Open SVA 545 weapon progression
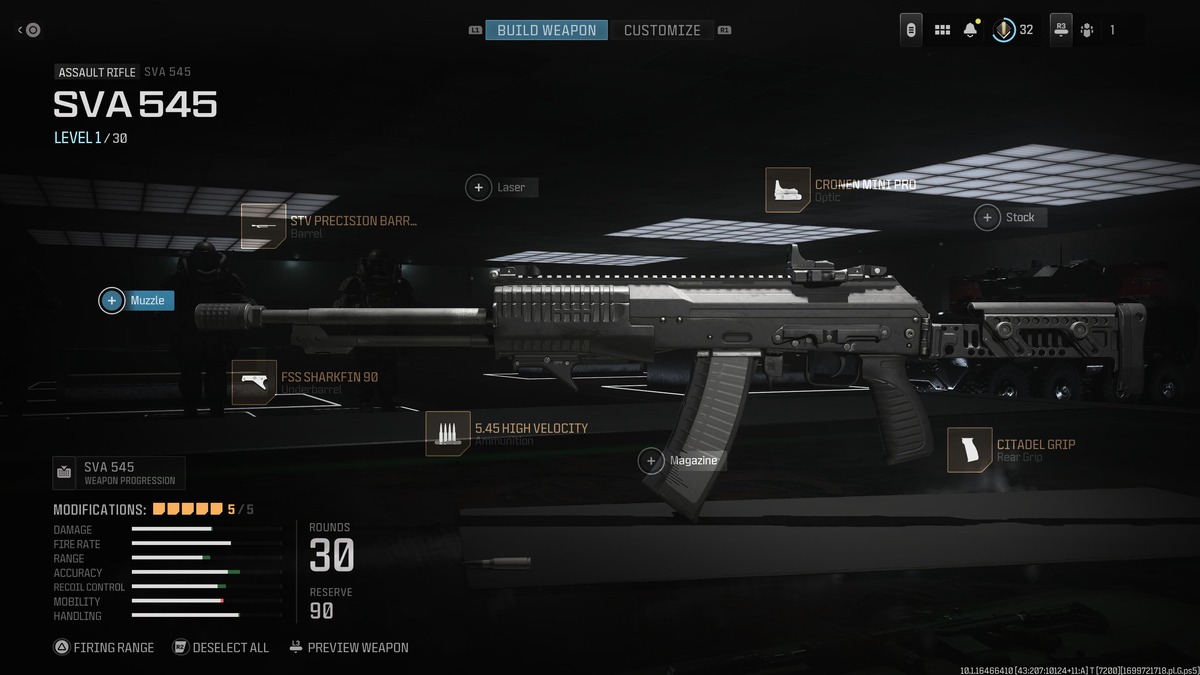Screen dimensions: 1200x675 point(119,472)
